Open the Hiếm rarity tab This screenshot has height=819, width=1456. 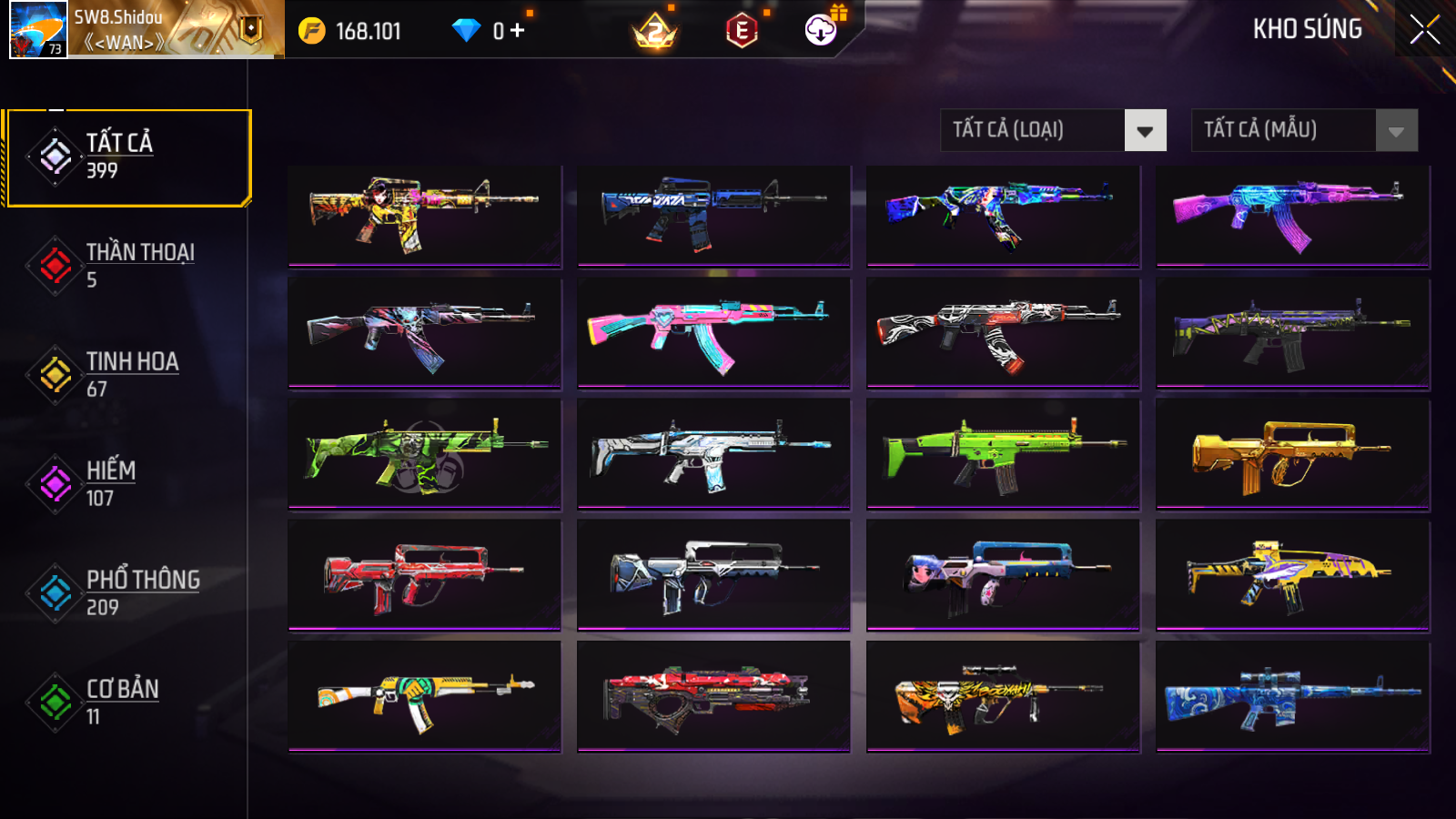click(x=128, y=484)
